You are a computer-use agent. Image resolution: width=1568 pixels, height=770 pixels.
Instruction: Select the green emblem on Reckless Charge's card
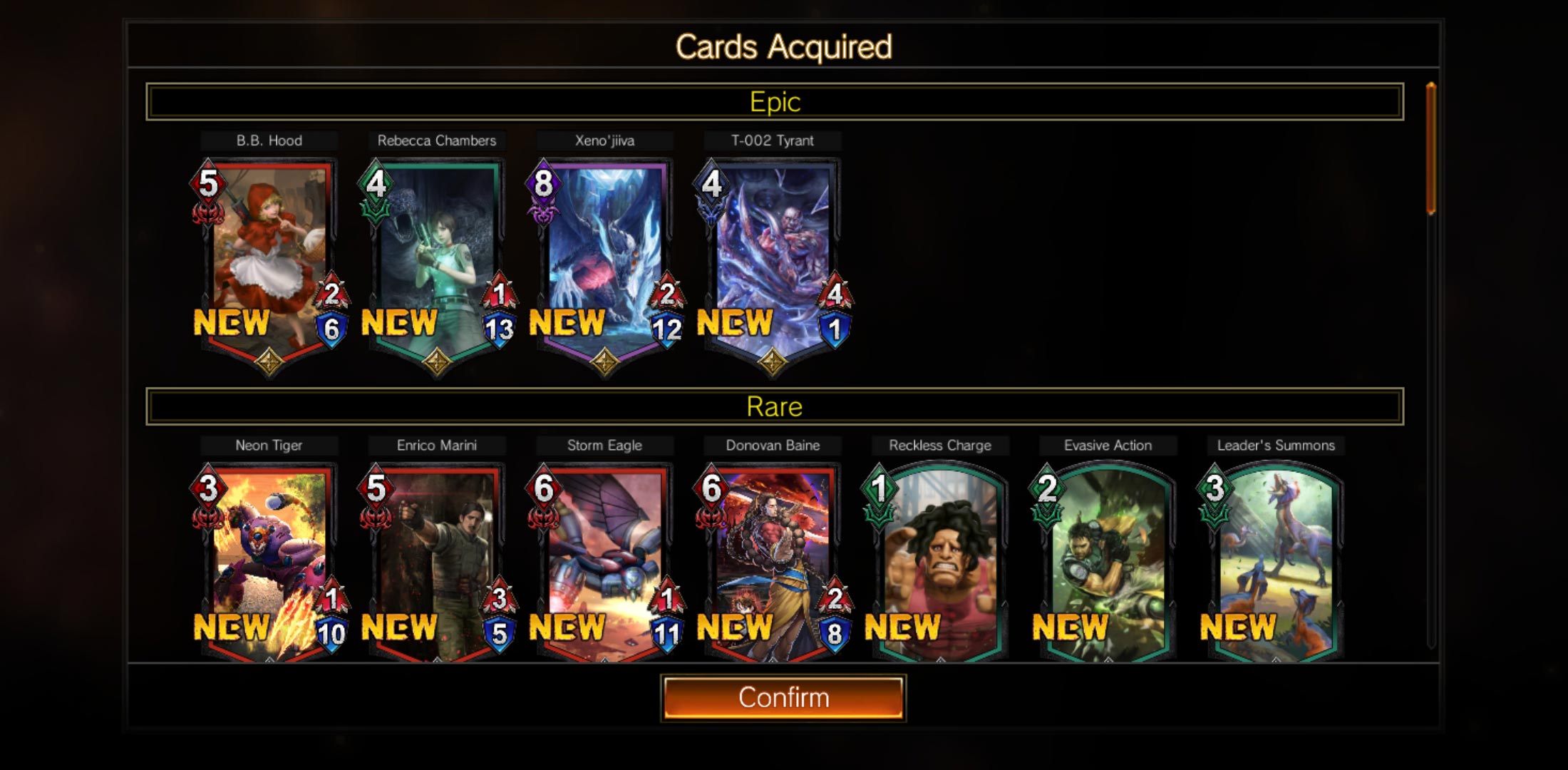[x=879, y=515]
